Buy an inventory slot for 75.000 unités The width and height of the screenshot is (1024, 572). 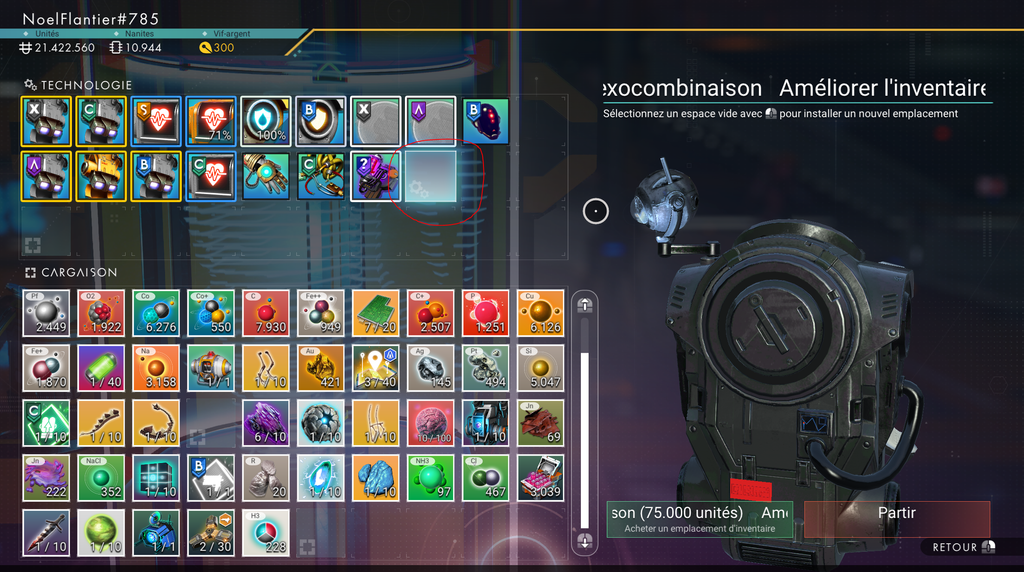tap(700, 519)
